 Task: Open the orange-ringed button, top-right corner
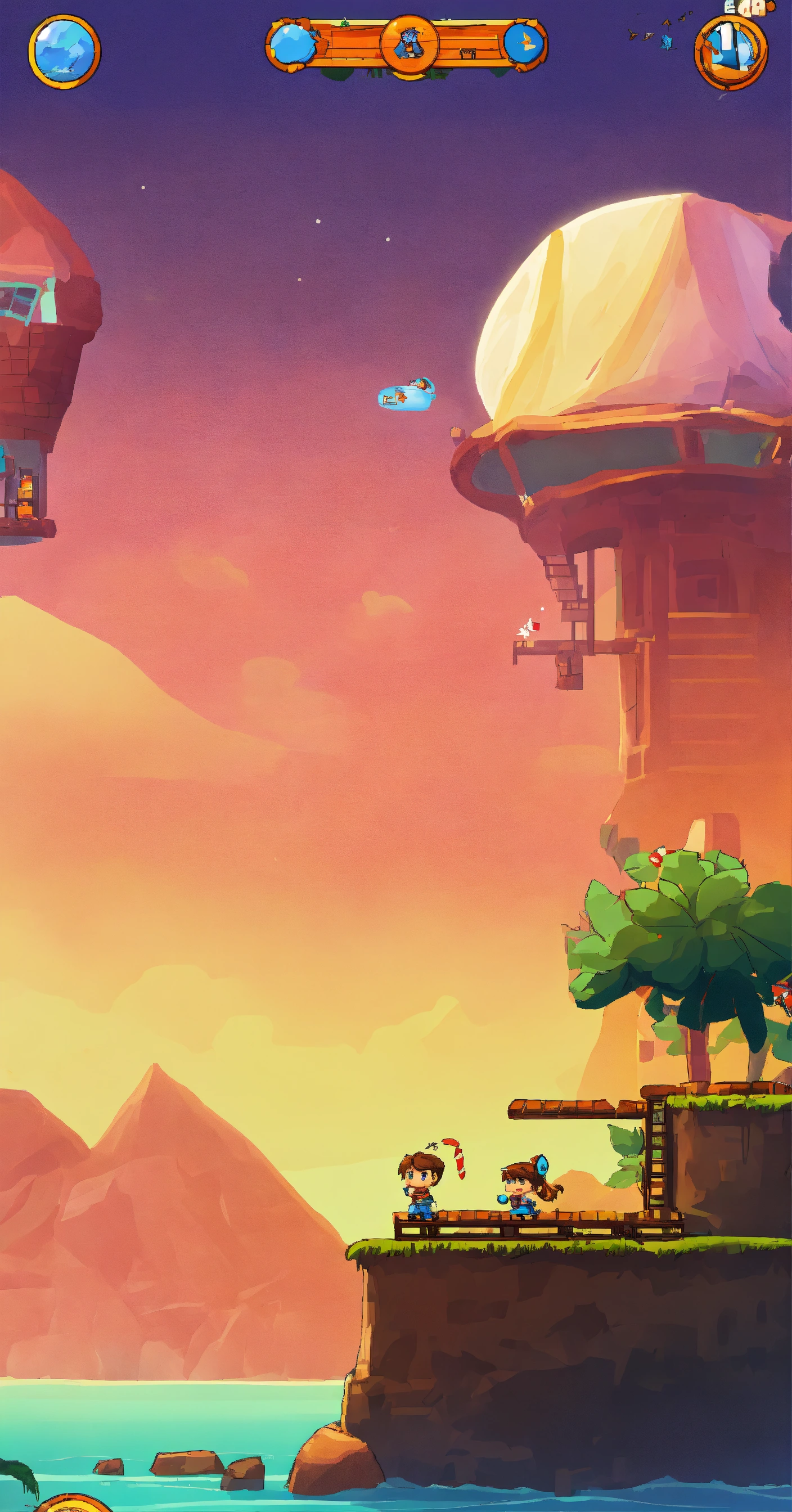[x=730, y=52]
